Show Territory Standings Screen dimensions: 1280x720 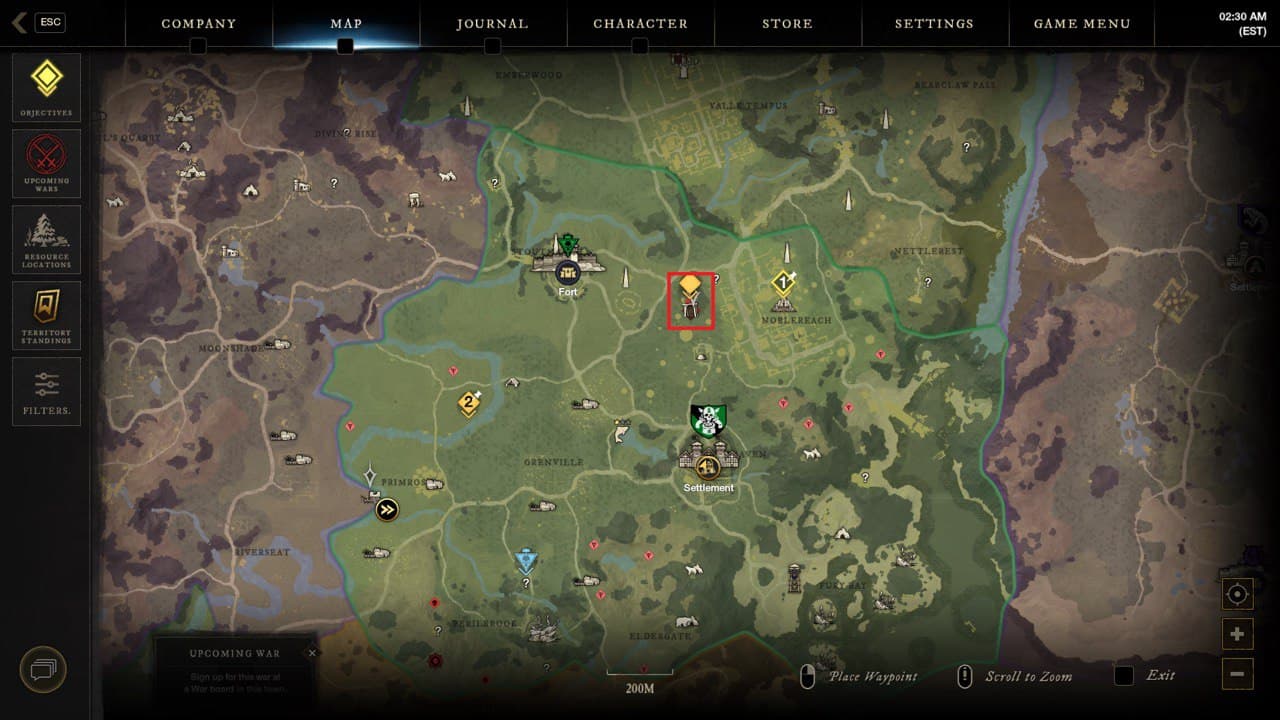pos(46,315)
